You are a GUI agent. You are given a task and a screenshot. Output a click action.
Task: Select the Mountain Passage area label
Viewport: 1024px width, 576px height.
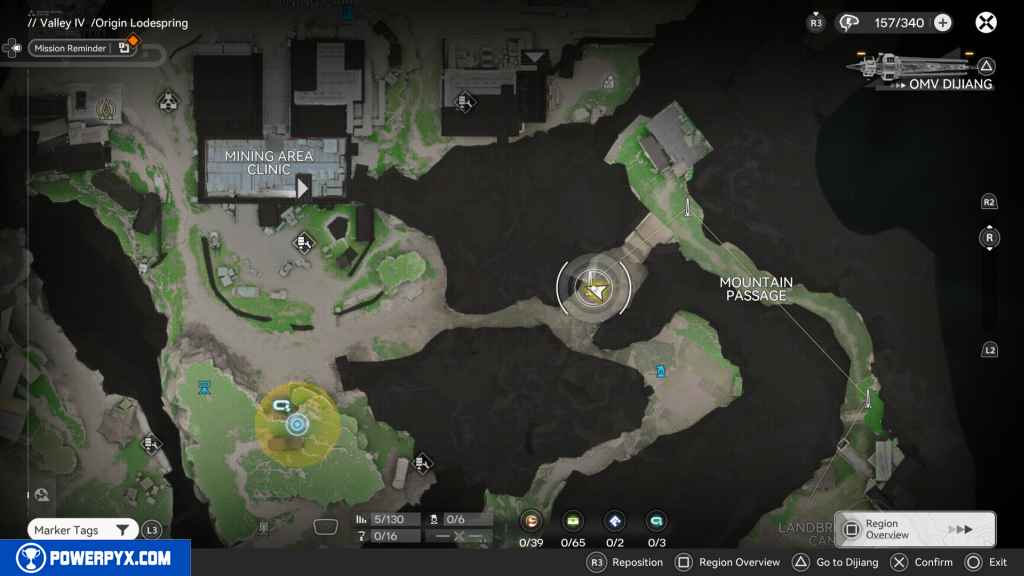[x=756, y=289]
